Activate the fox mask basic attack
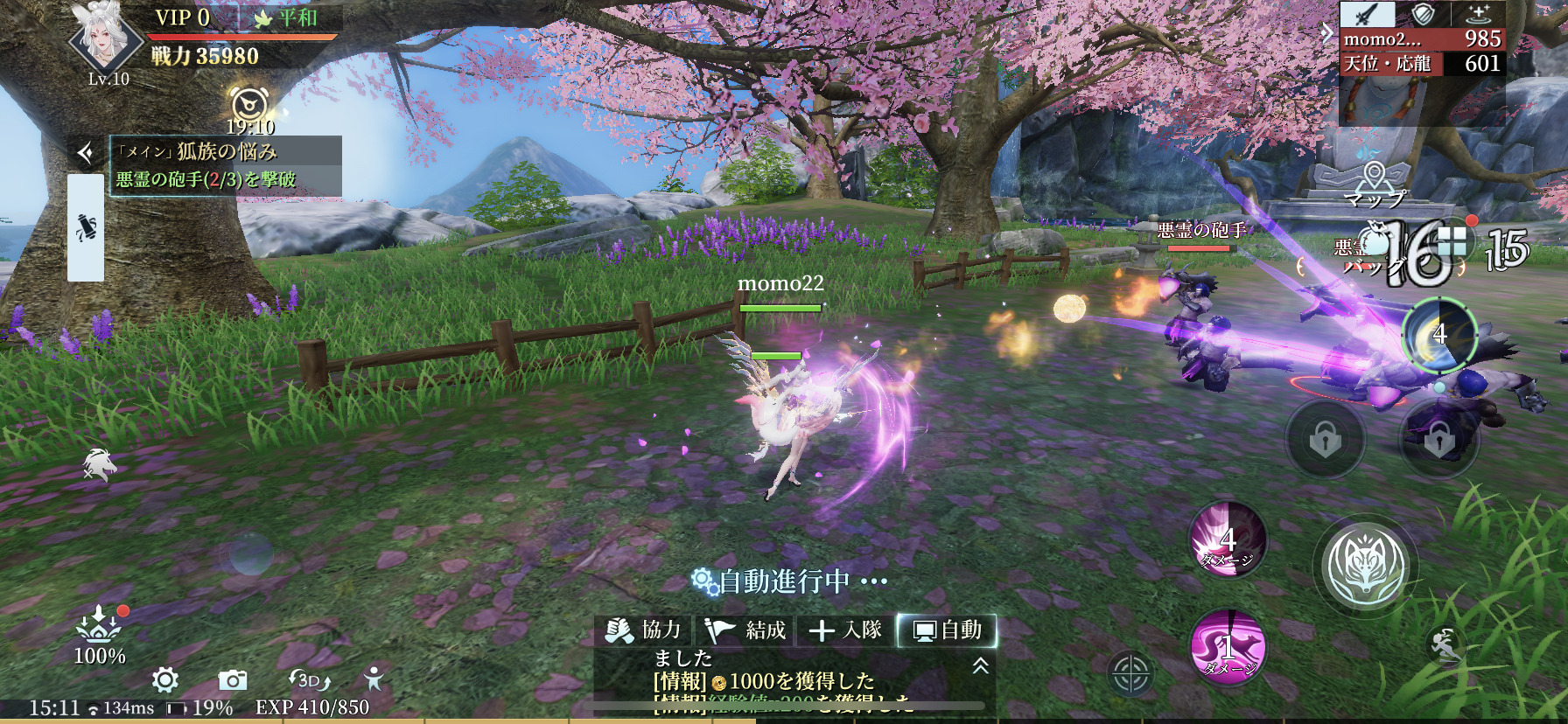 point(1365,566)
